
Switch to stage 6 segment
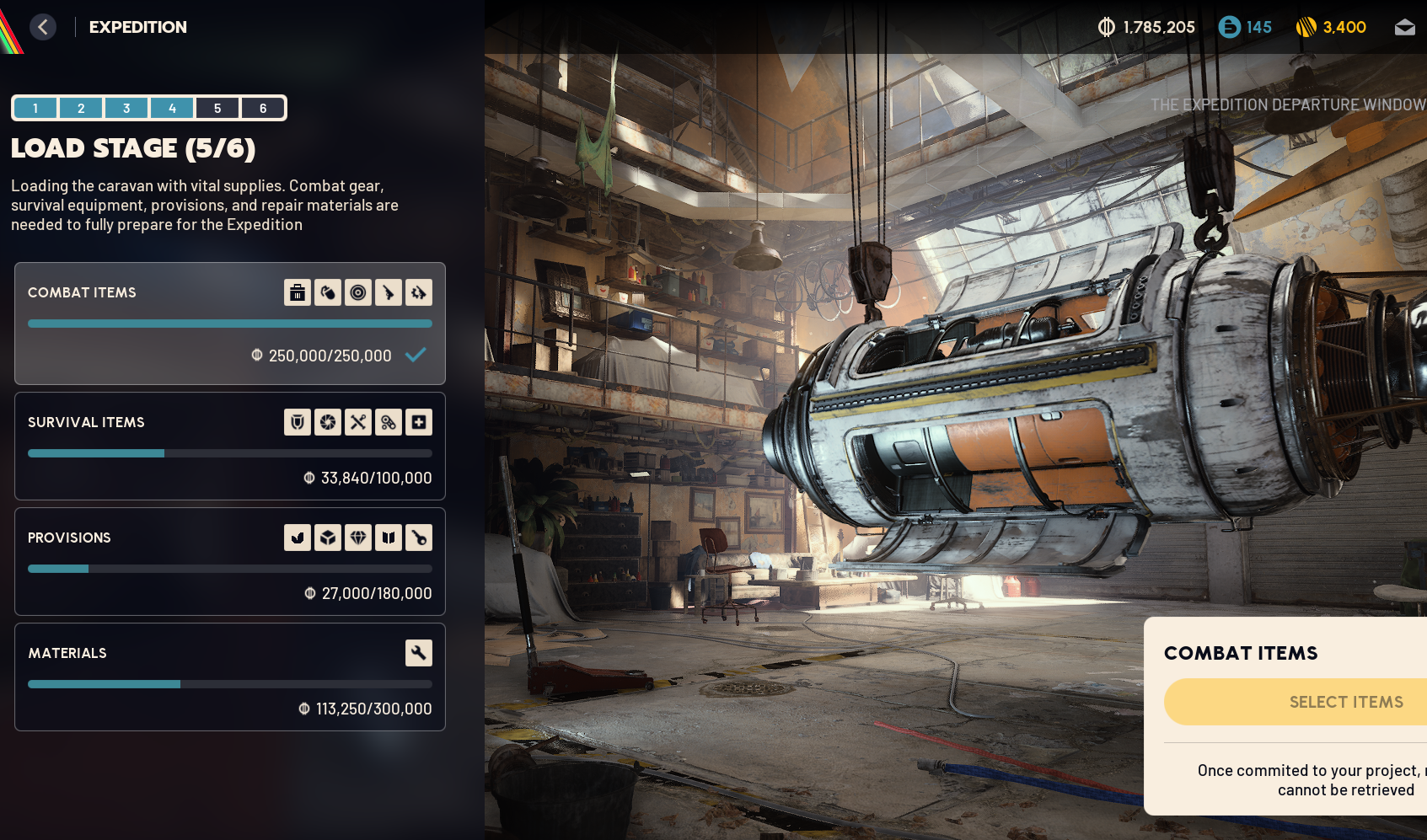[x=263, y=108]
